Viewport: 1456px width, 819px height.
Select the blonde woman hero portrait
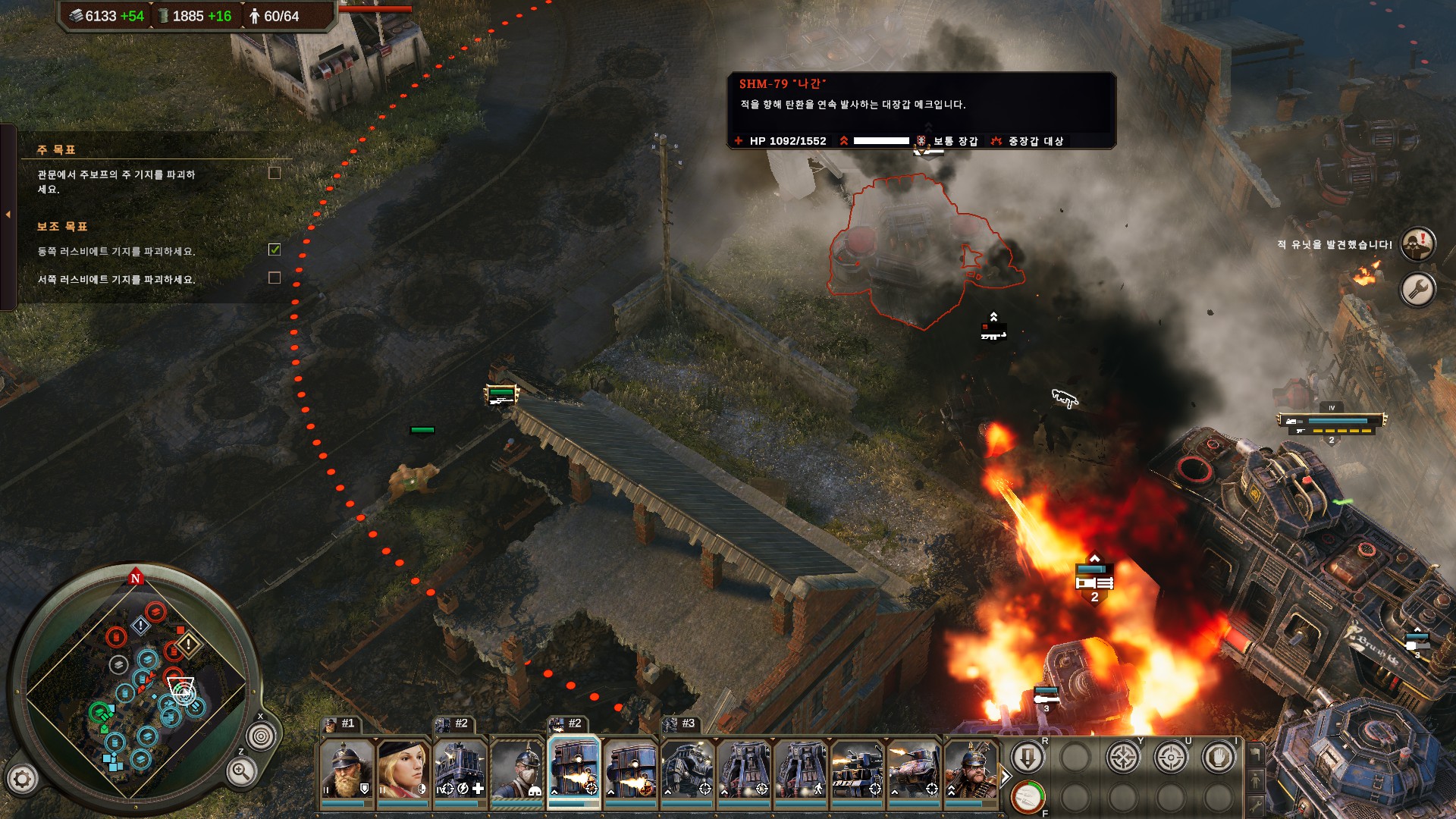403,769
